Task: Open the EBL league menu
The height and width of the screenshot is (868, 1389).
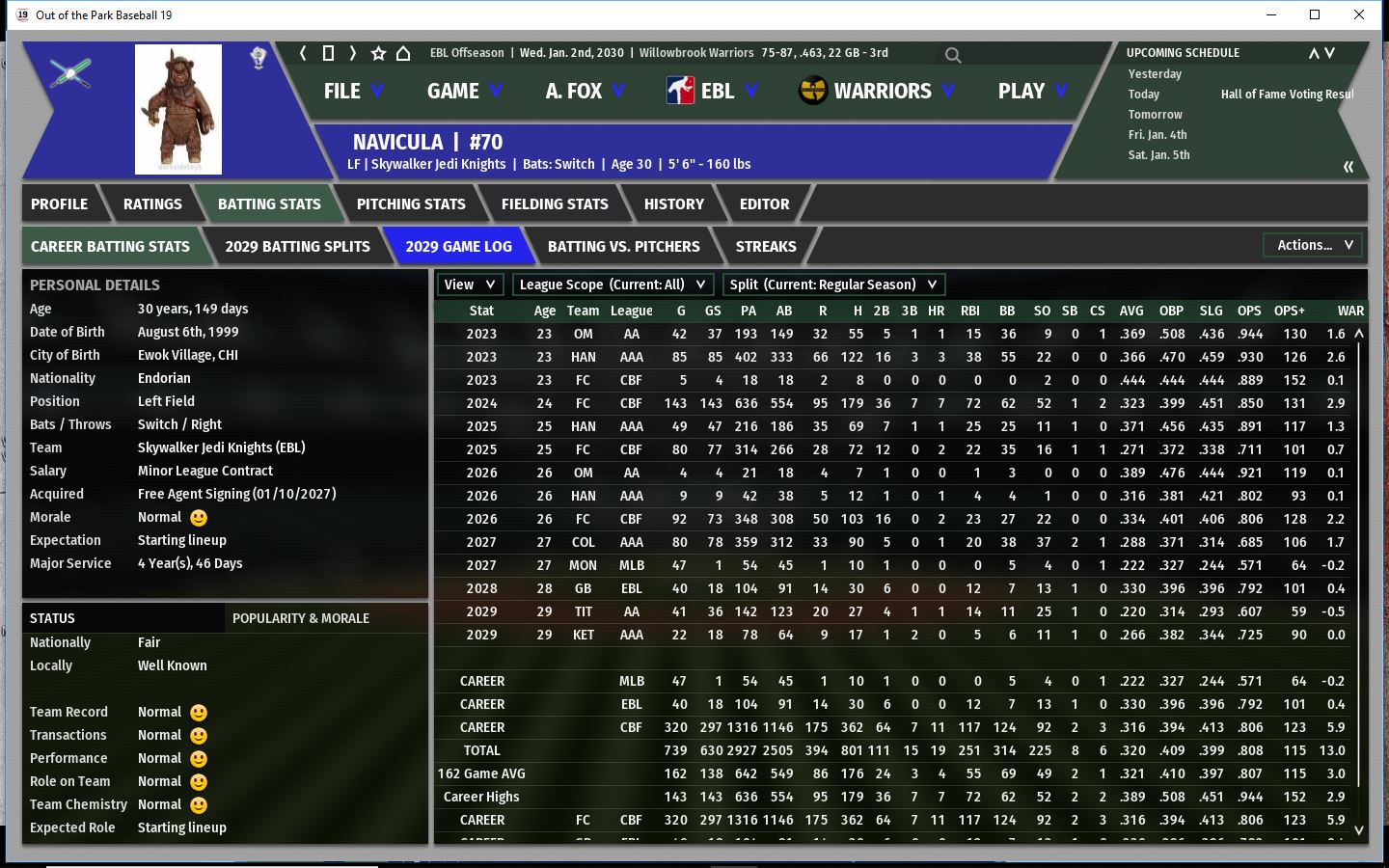Action: point(712,92)
